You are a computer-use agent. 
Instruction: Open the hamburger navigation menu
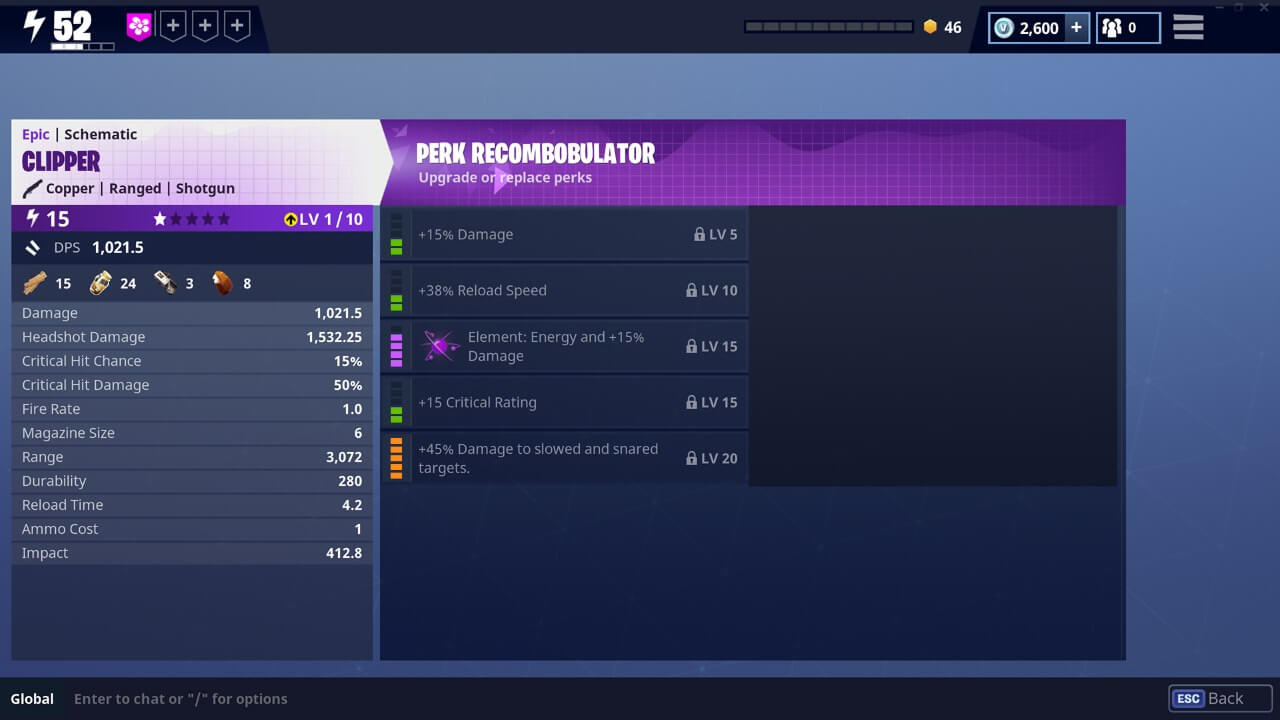1188,27
